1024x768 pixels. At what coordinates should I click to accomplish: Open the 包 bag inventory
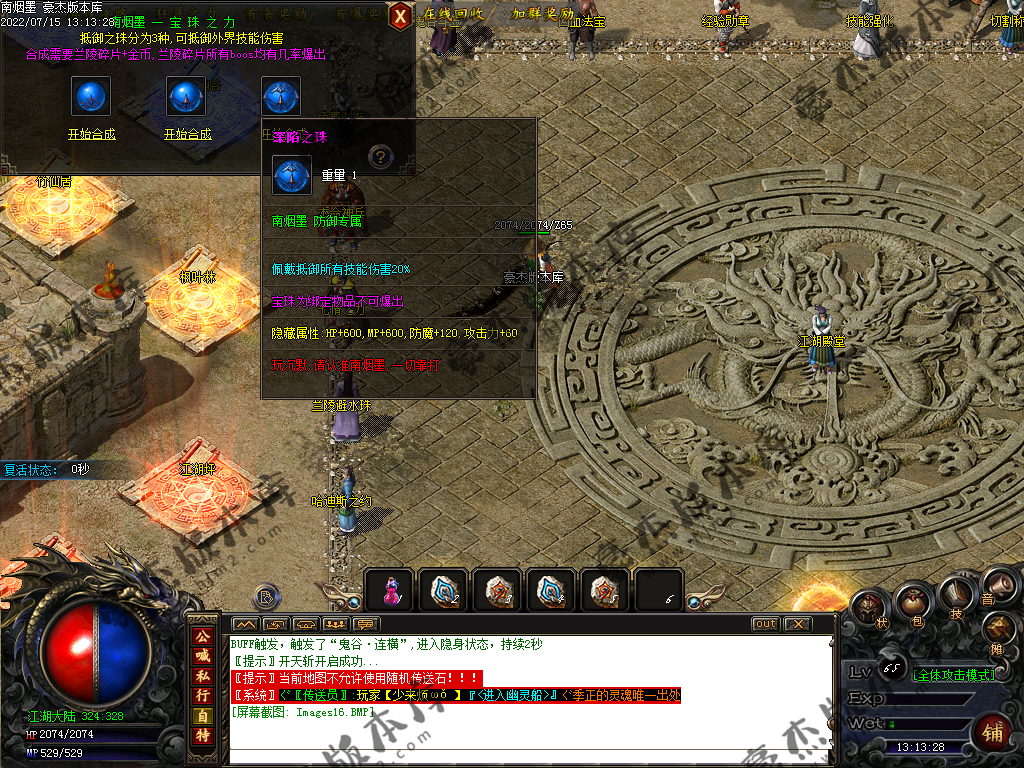click(912, 603)
